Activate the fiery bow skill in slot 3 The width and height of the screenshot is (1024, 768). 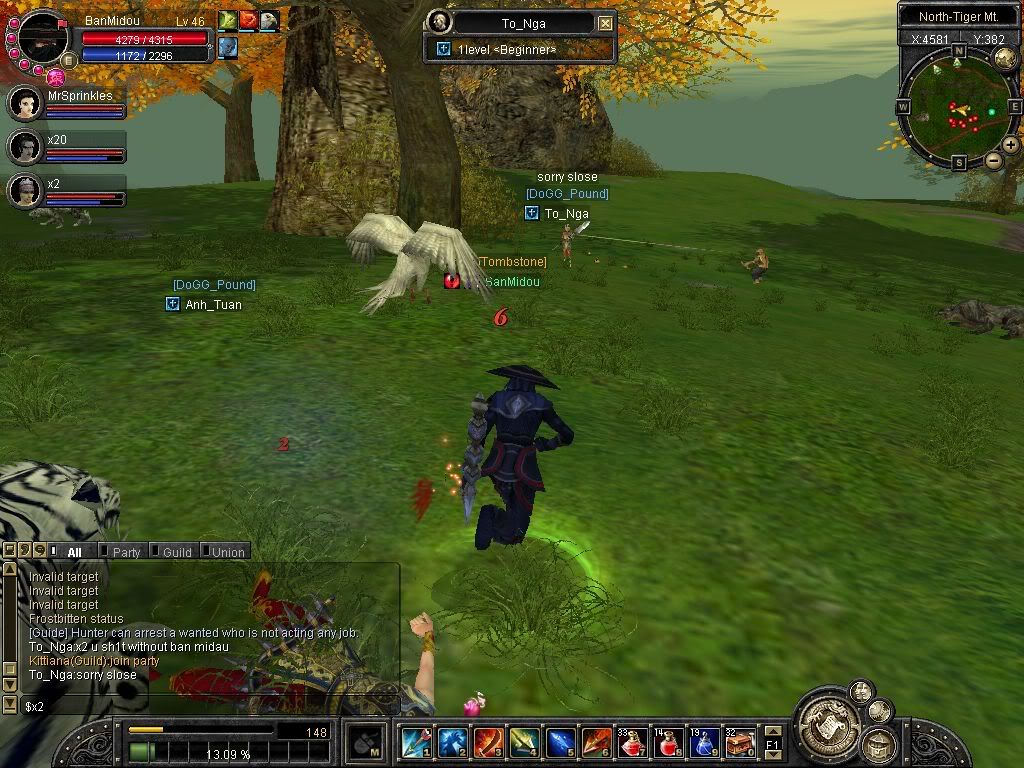click(488, 742)
